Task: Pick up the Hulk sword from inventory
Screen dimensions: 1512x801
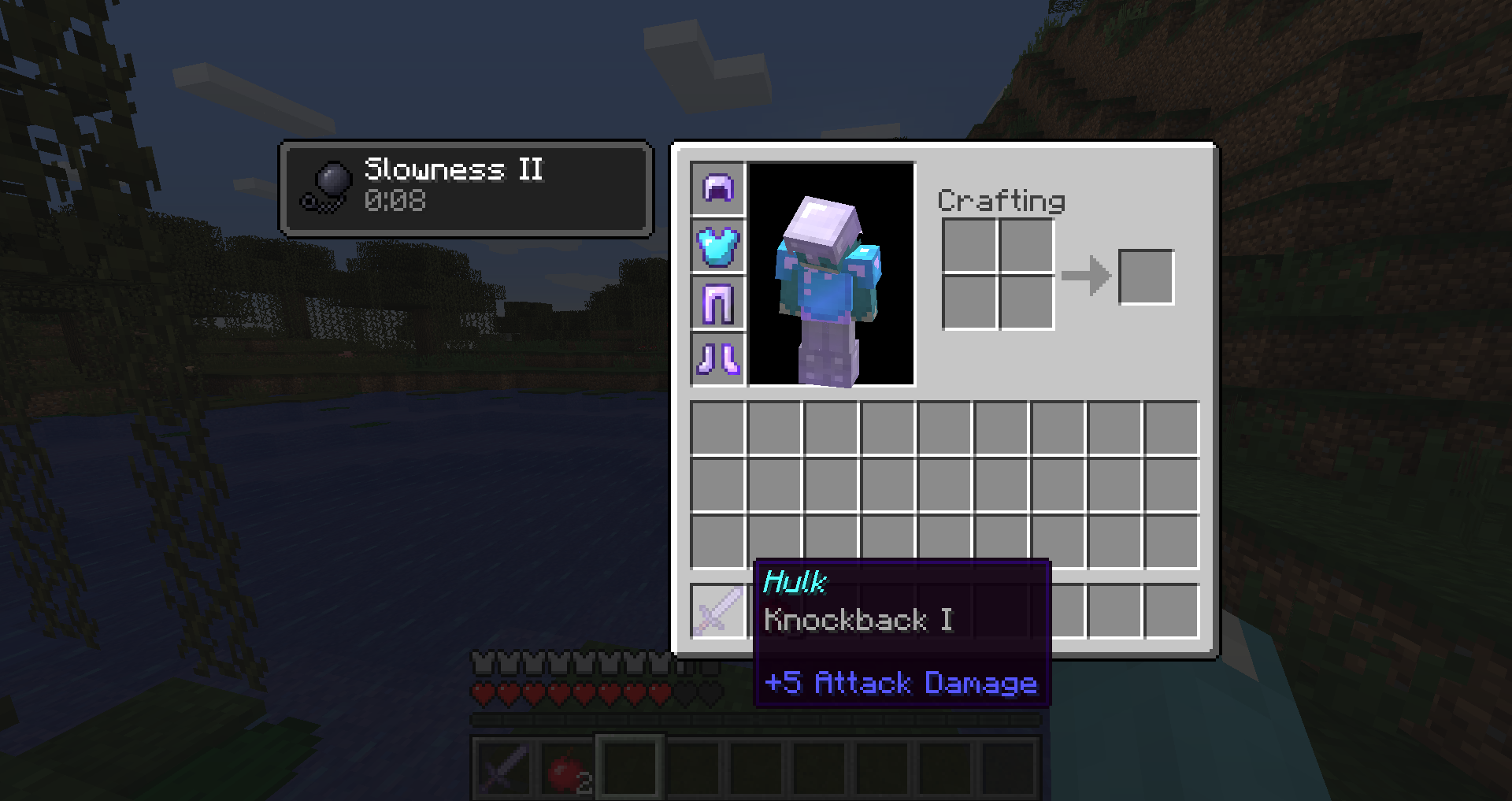Action: [717, 612]
